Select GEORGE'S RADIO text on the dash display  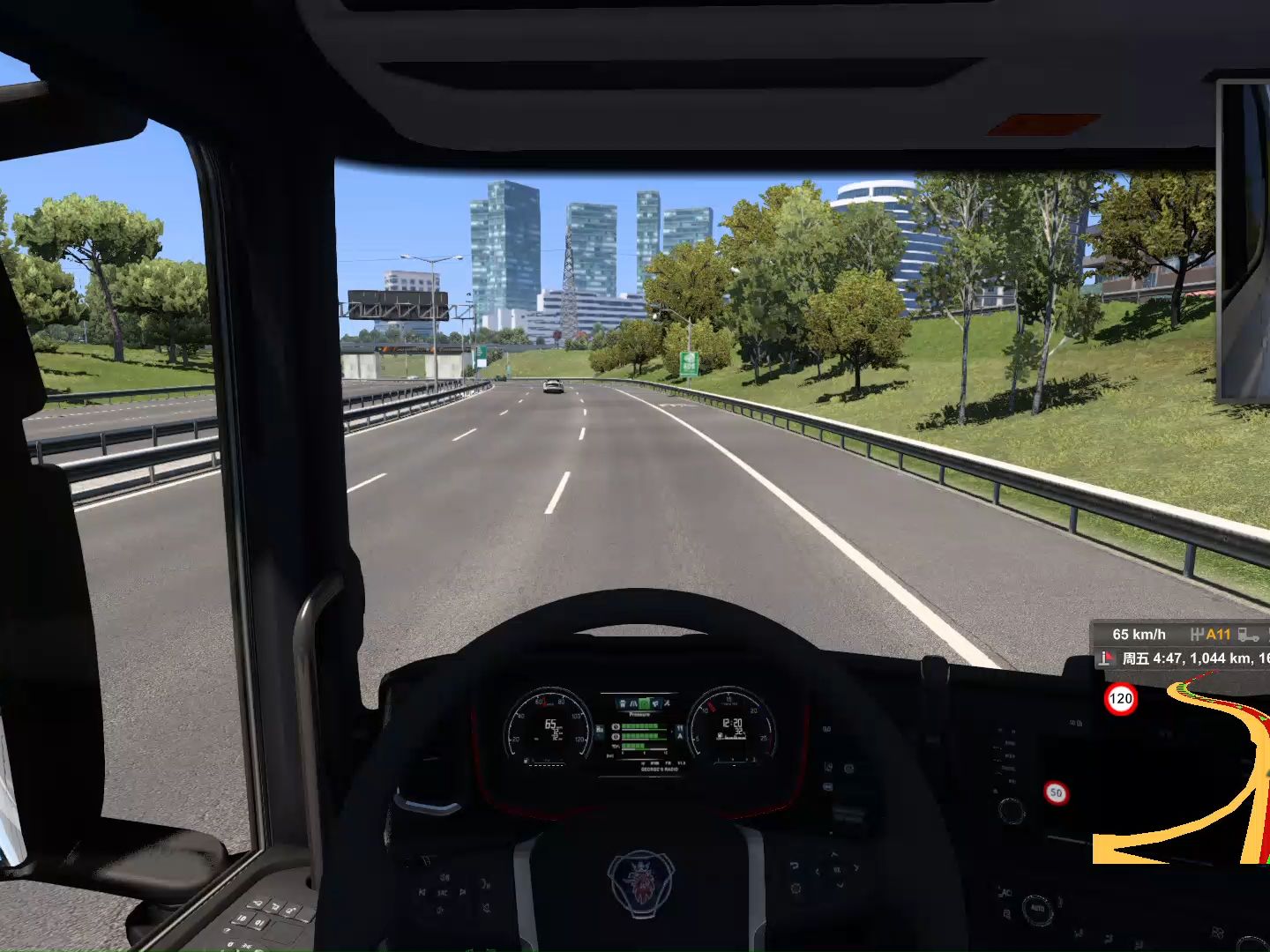tap(659, 770)
